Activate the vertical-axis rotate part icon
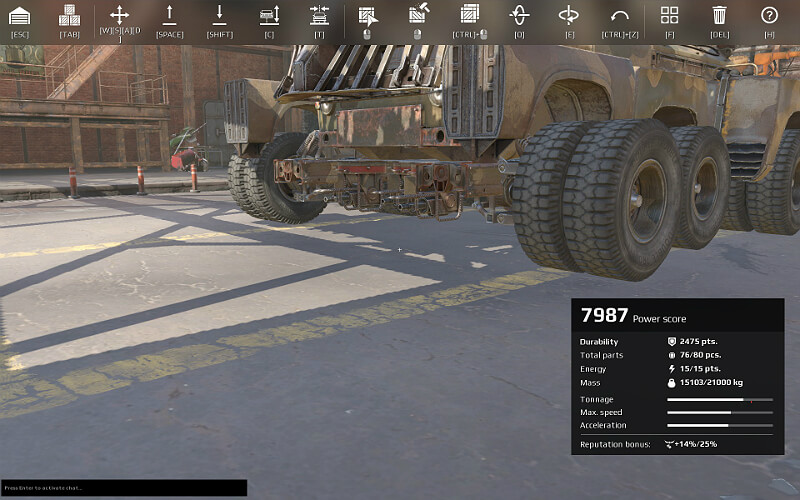 click(519, 15)
